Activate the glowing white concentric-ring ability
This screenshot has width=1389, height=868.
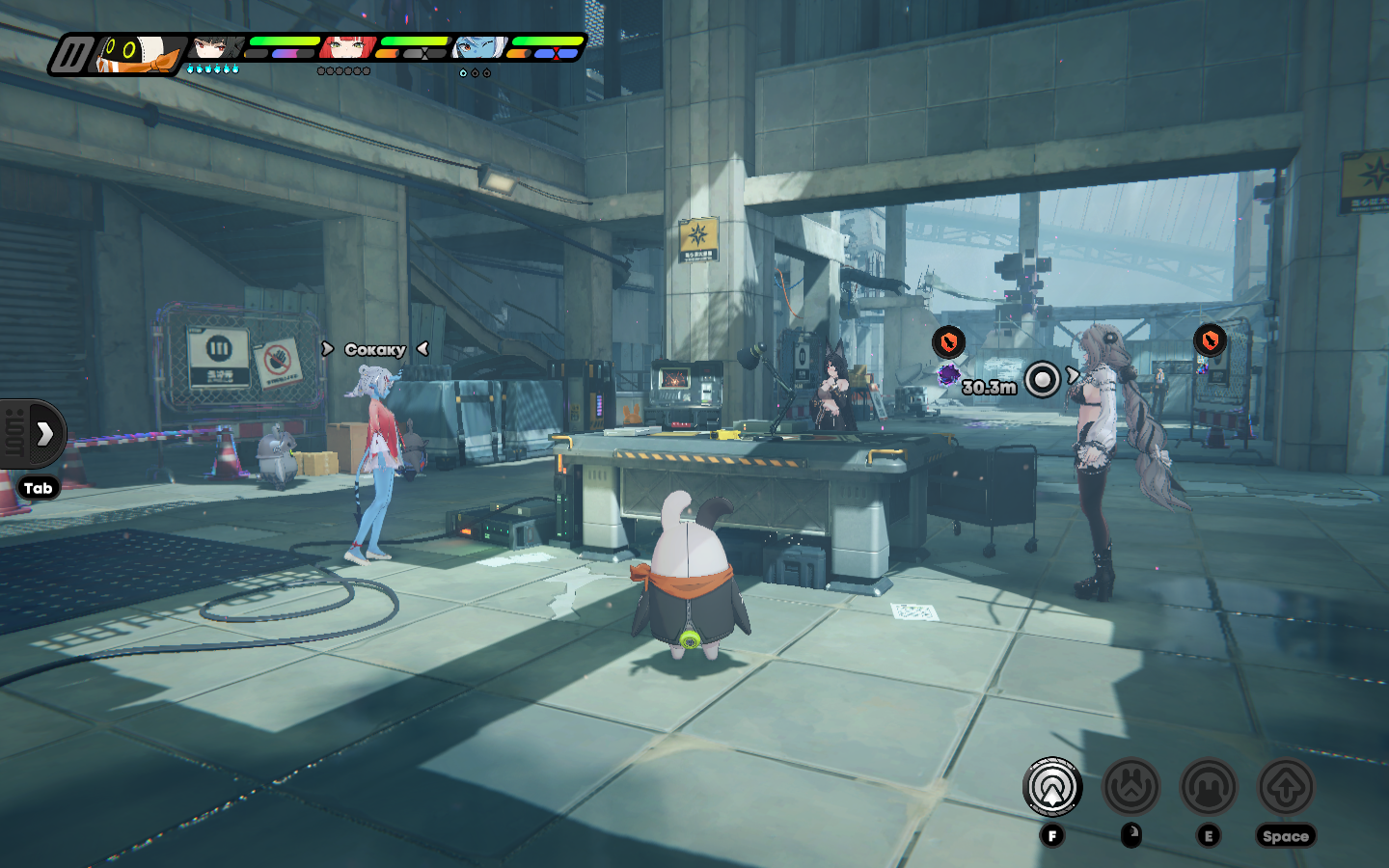[x=1052, y=787]
